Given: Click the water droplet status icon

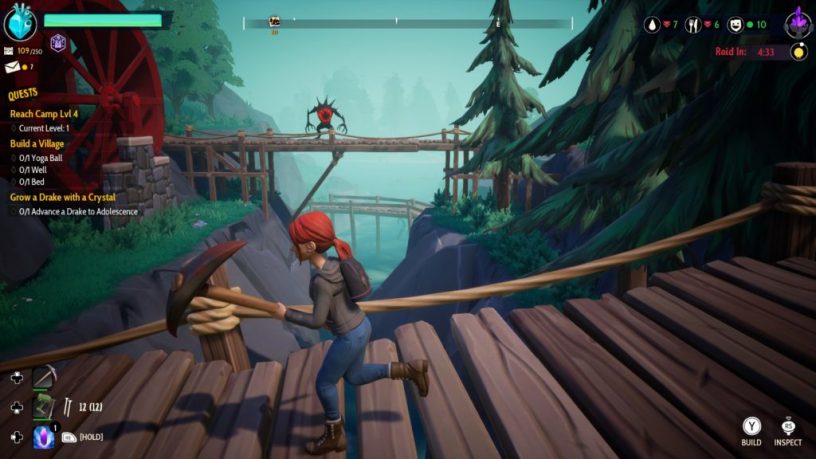Looking at the screenshot, I should [x=653, y=24].
